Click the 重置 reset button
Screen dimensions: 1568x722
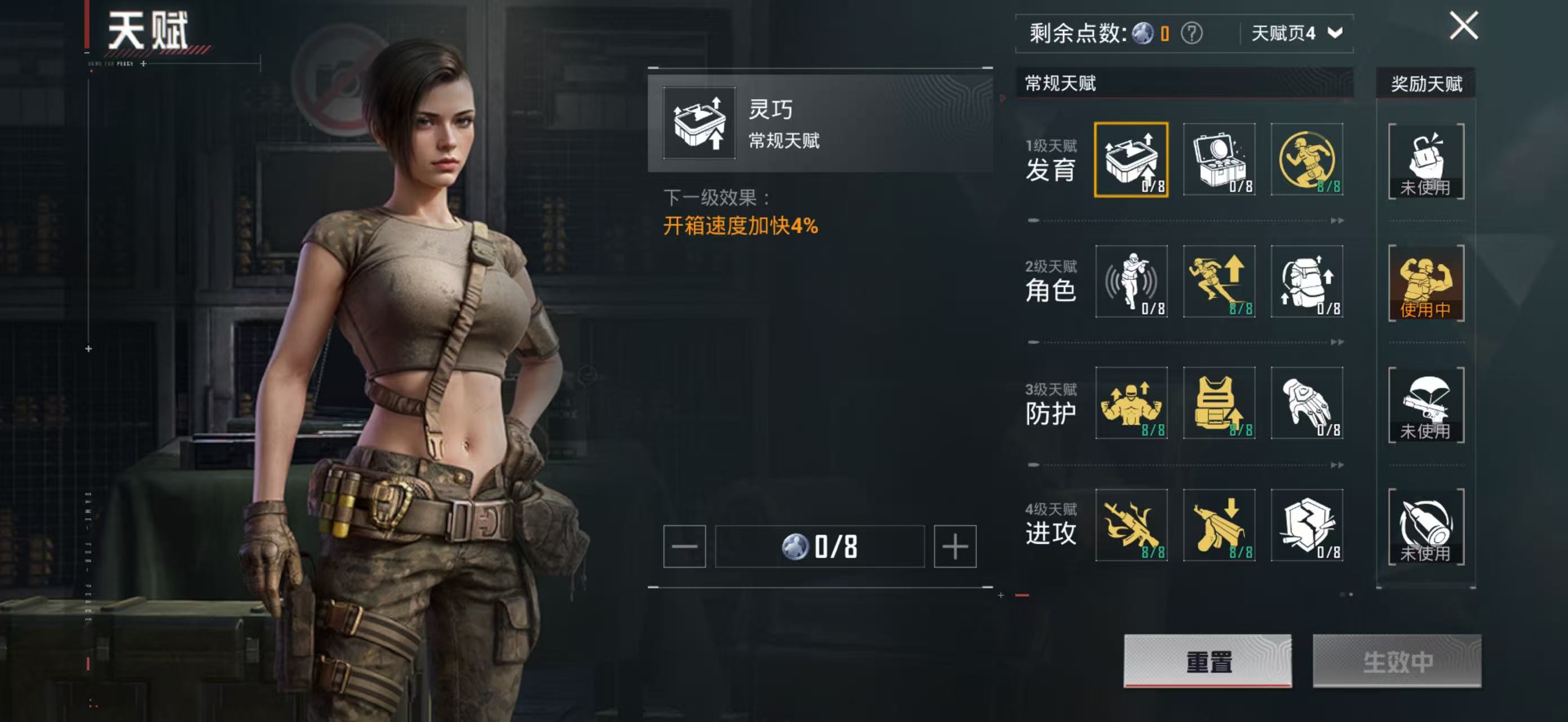[1207, 661]
